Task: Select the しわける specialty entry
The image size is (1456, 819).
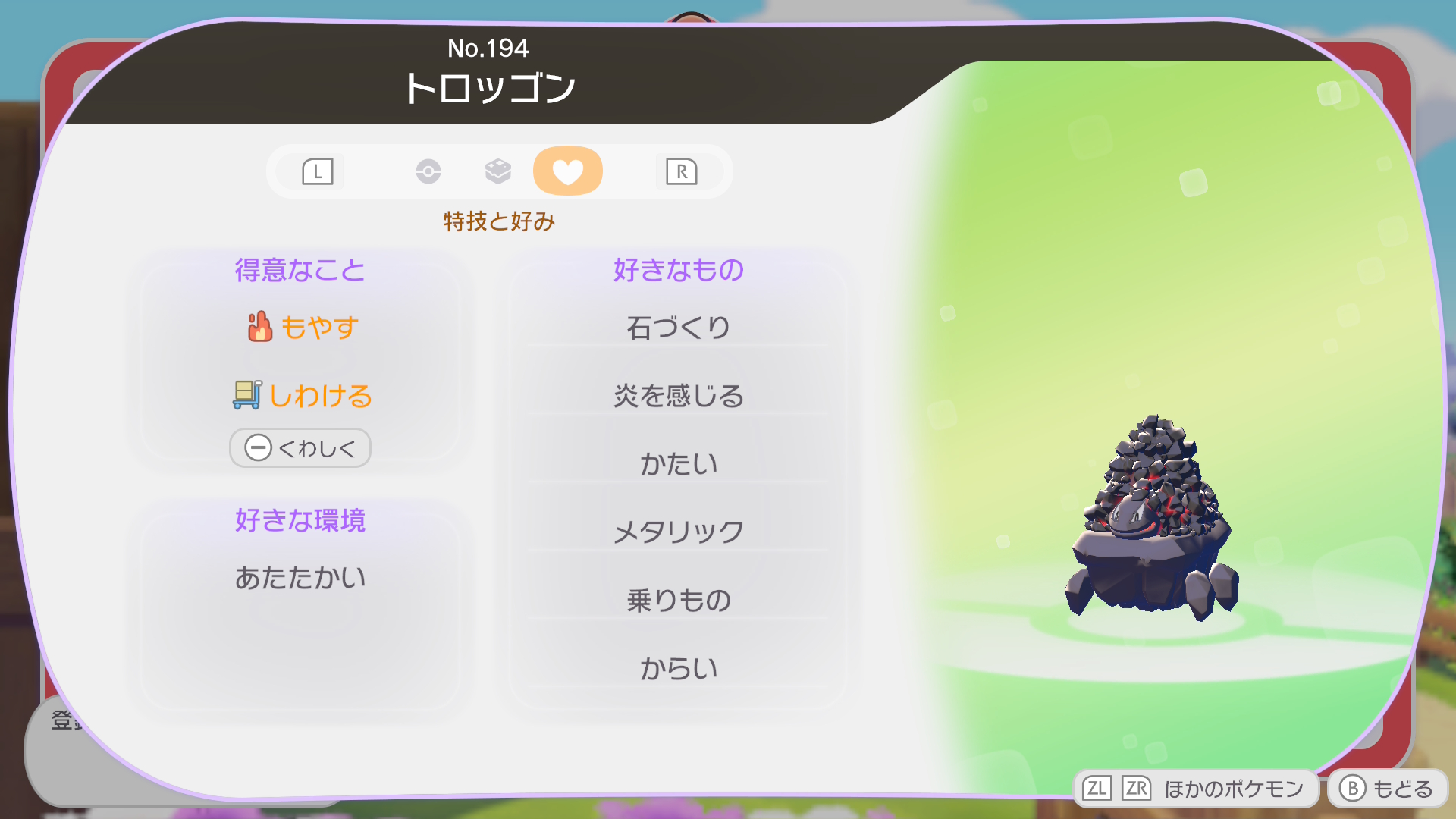Action: [x=302, y=396]
